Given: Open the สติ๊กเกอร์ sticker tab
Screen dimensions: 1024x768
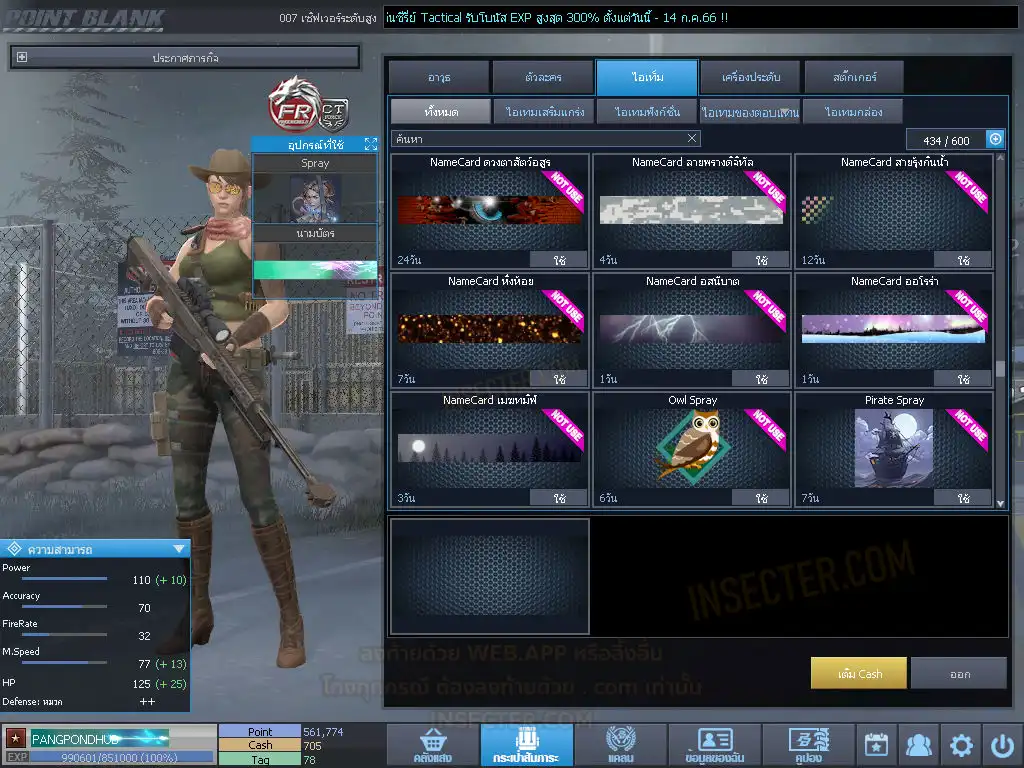Looking at the screenshot, I should coord(854,77).
